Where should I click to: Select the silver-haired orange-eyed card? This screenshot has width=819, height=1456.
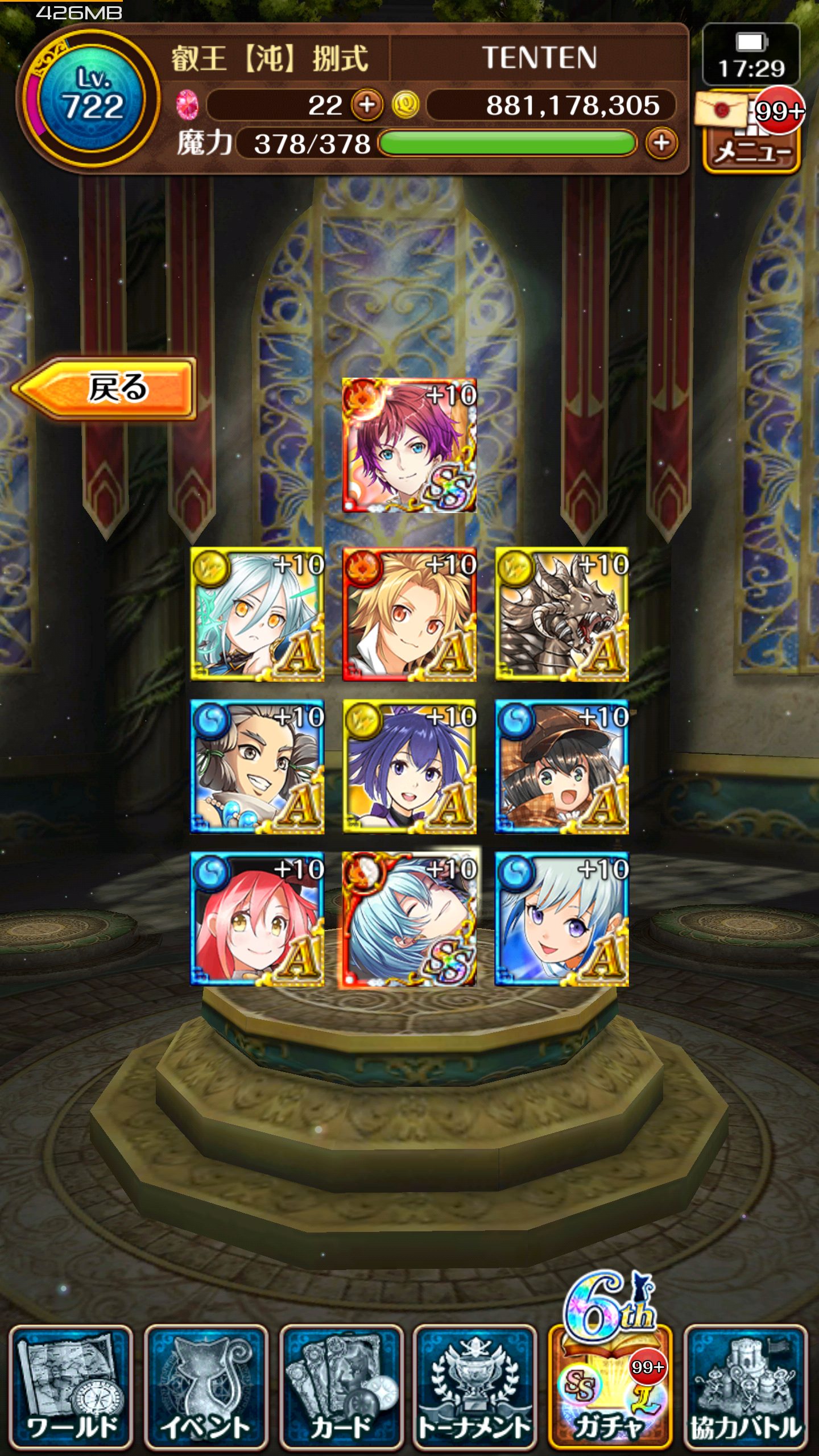click(257, 614)
